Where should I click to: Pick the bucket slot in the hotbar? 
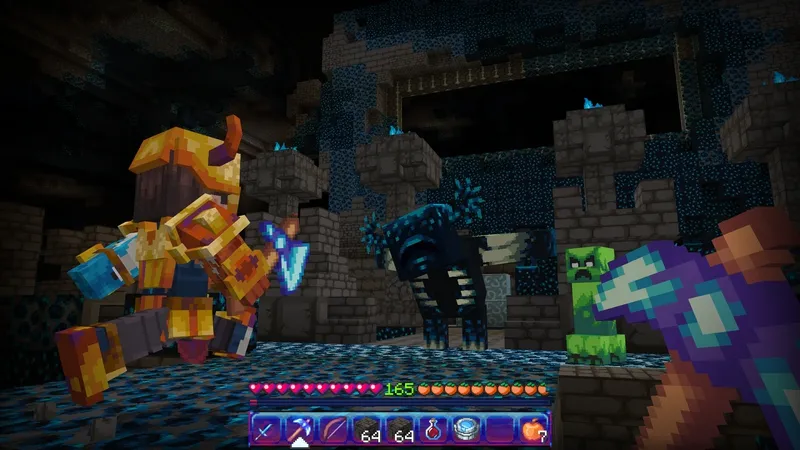pos(468,430)
